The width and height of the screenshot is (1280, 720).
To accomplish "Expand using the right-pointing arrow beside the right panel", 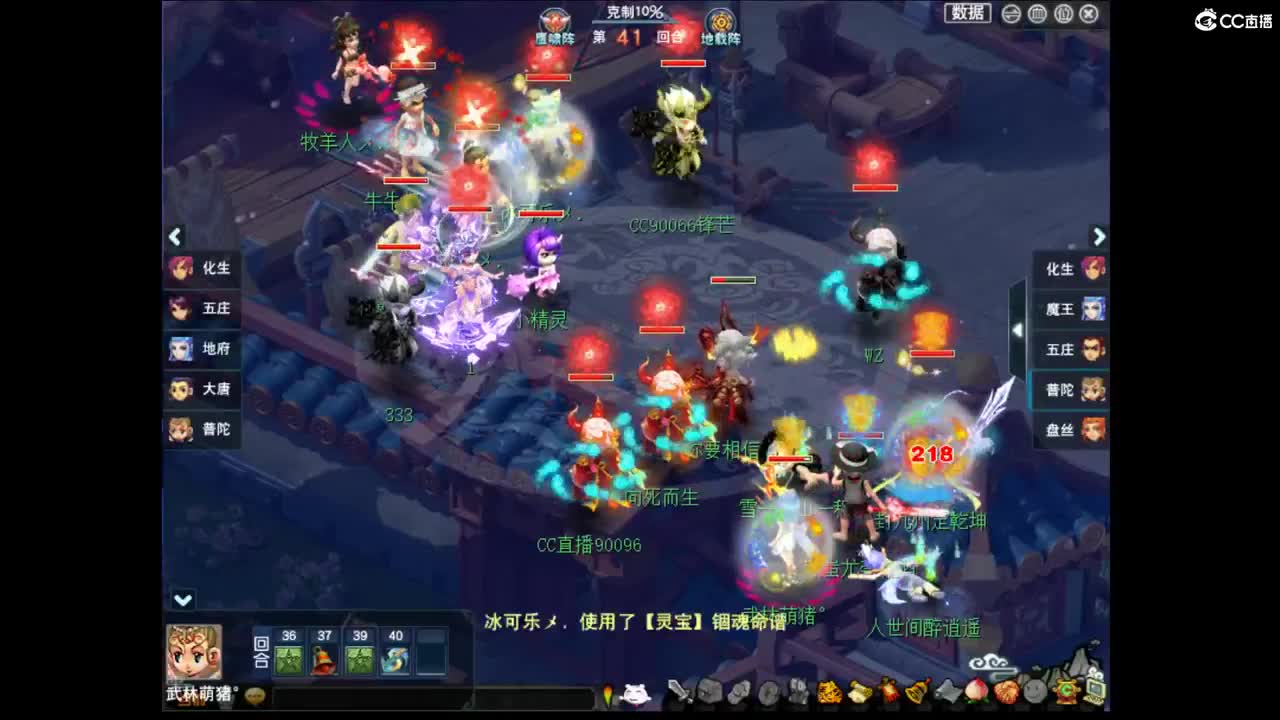I will click(x=1097, y=237).
